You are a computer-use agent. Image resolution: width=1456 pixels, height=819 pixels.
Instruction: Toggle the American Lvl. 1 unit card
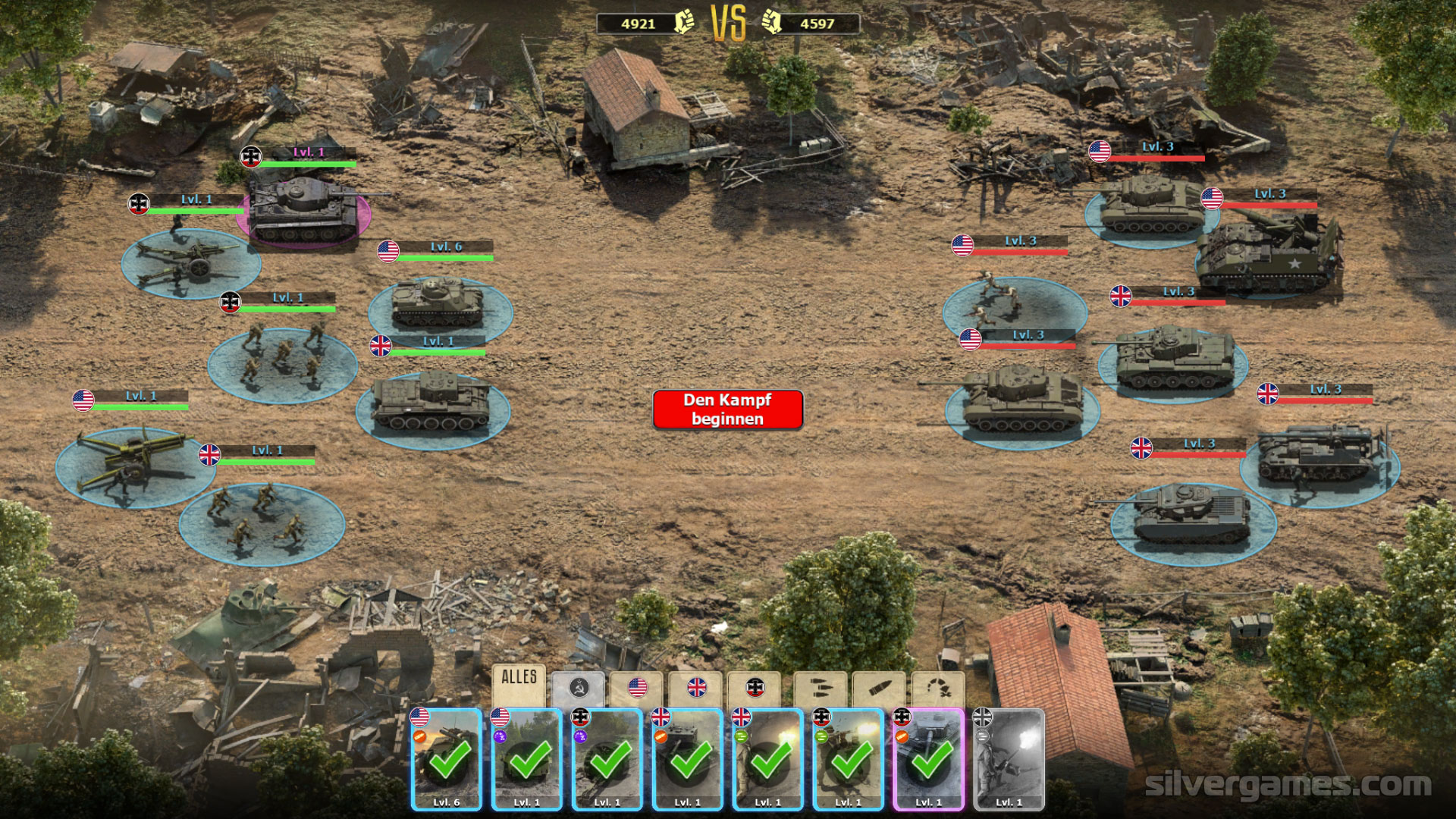pos(527,760)
